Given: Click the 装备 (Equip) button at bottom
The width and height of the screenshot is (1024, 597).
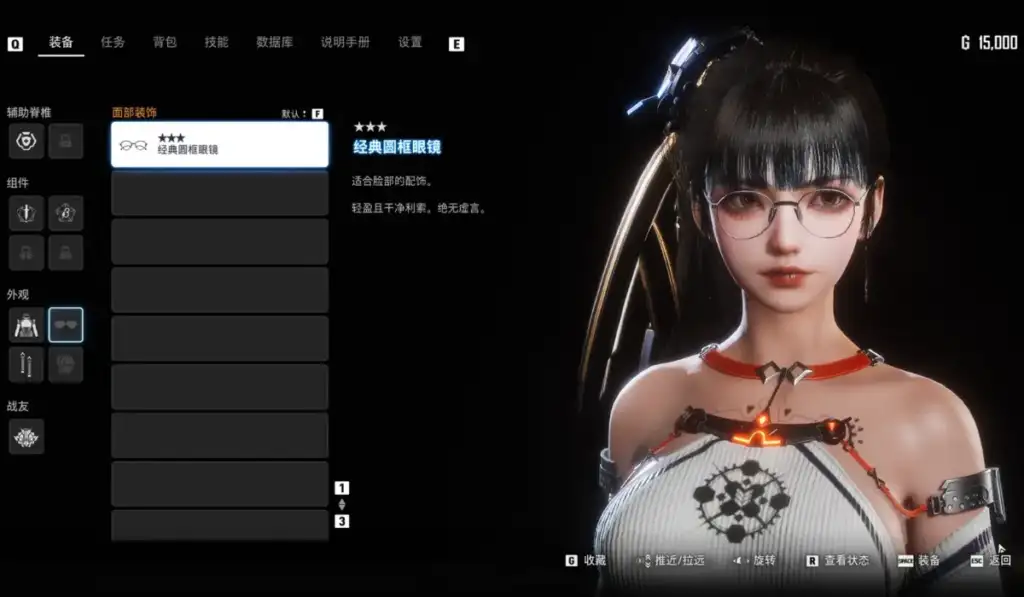Looking at the screenshot, I should pos(920,561).
